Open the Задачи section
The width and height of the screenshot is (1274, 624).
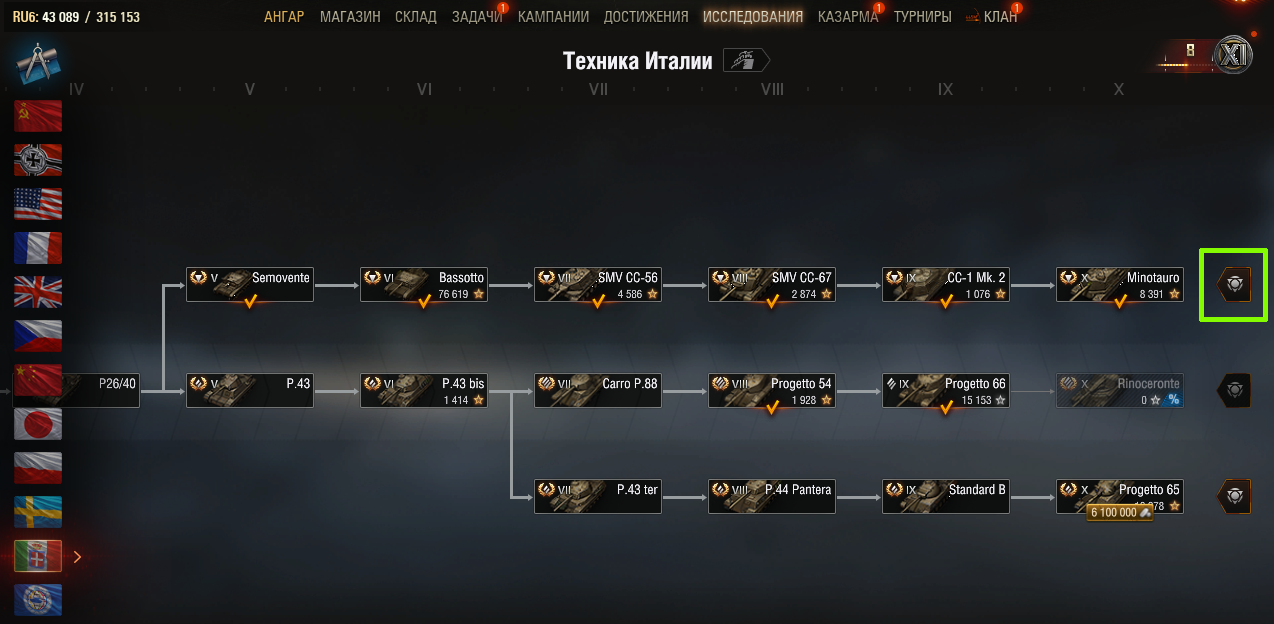477,17
